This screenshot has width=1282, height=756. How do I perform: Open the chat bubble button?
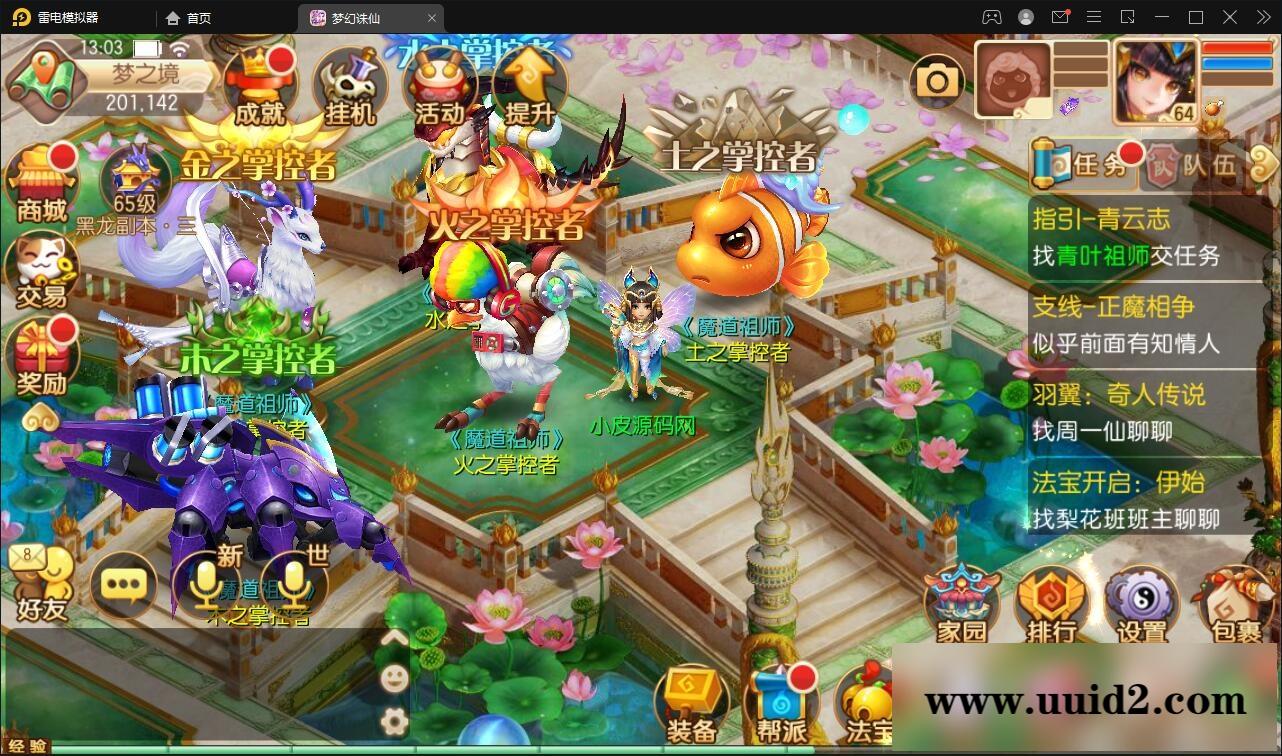124,584
